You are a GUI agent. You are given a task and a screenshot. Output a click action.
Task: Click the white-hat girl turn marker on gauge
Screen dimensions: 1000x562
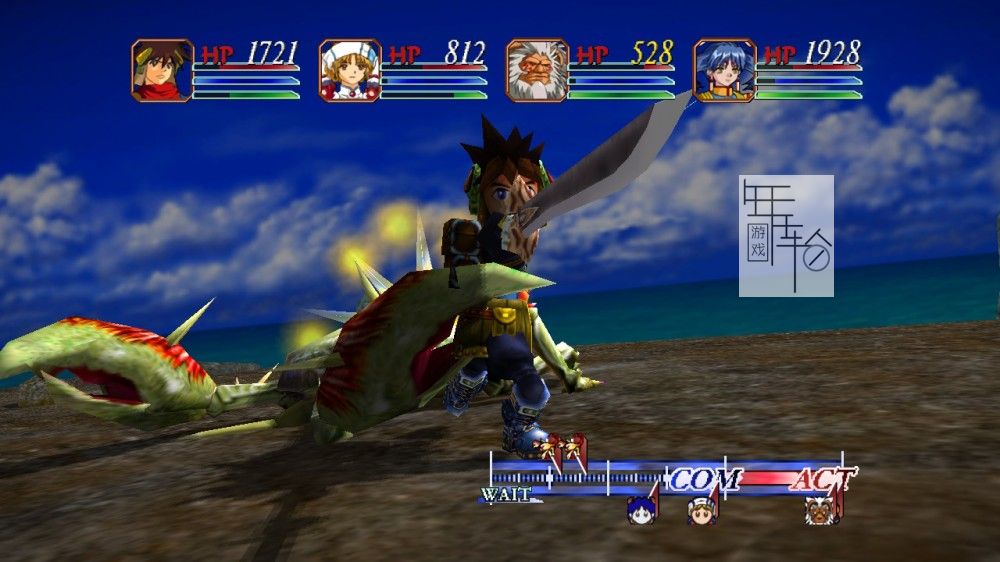(702, 510)
